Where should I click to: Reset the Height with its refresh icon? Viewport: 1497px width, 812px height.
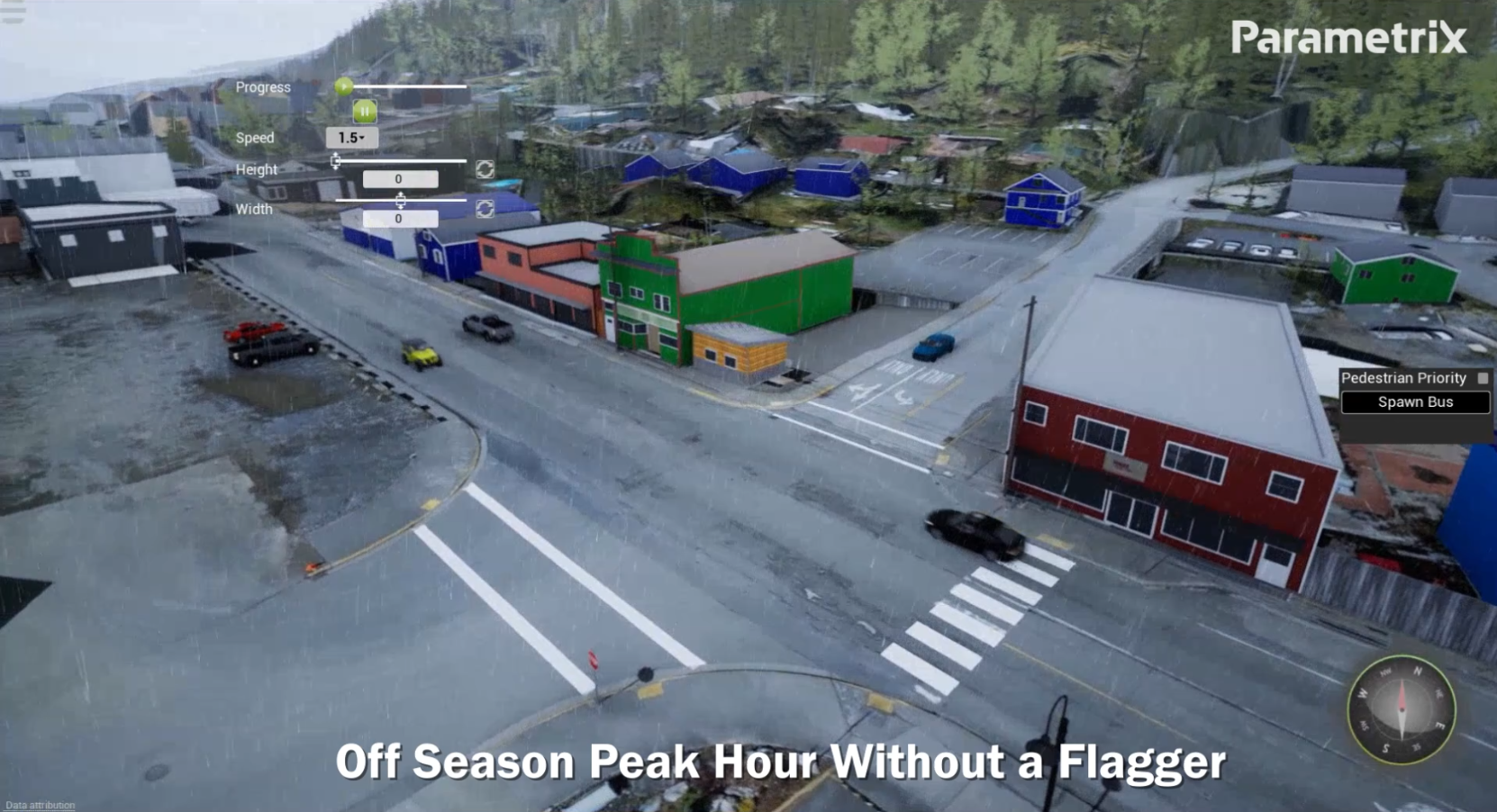(485, 169)
